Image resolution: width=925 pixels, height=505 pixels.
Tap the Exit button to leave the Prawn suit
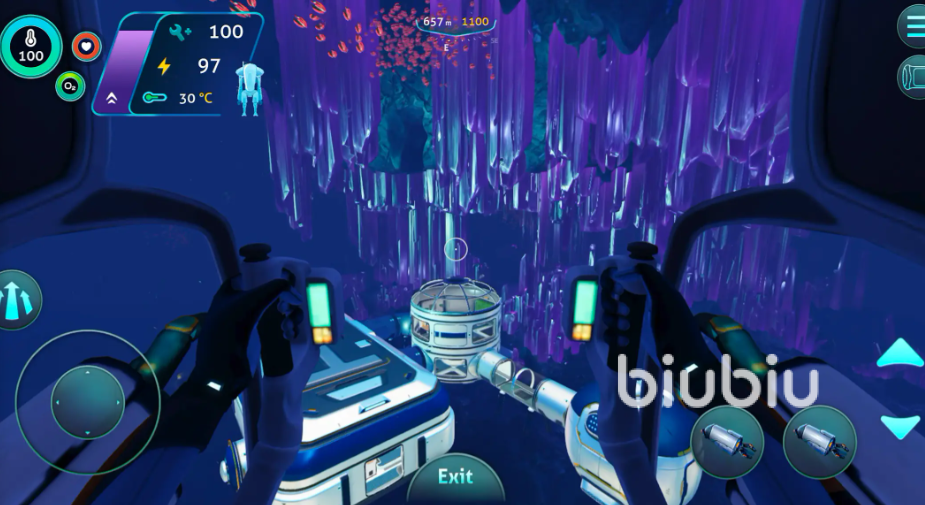(x=455, y=478)
